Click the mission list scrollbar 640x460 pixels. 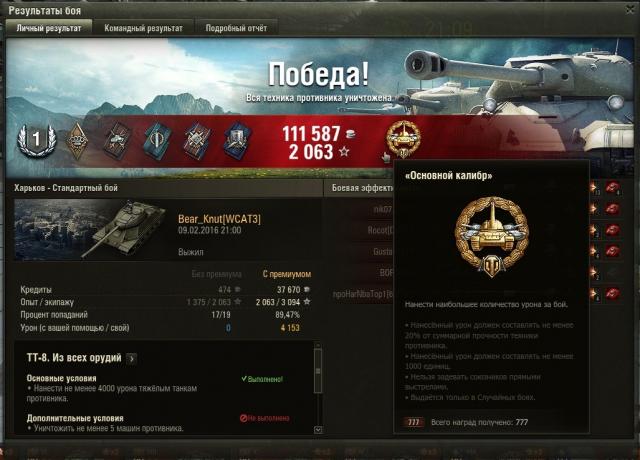(x=318, y=390)
